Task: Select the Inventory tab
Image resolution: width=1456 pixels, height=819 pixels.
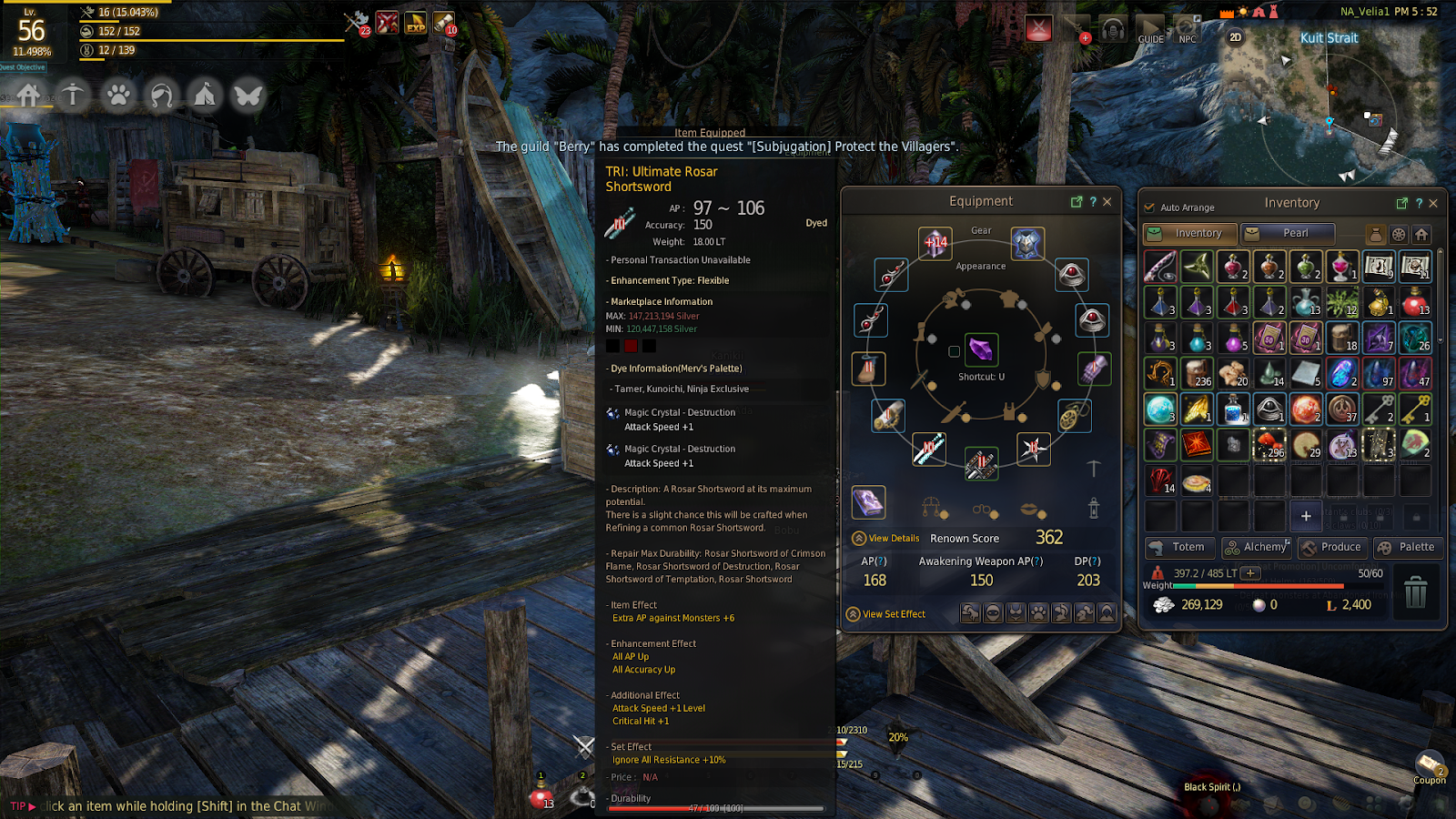Action: tap(1190, 233)
